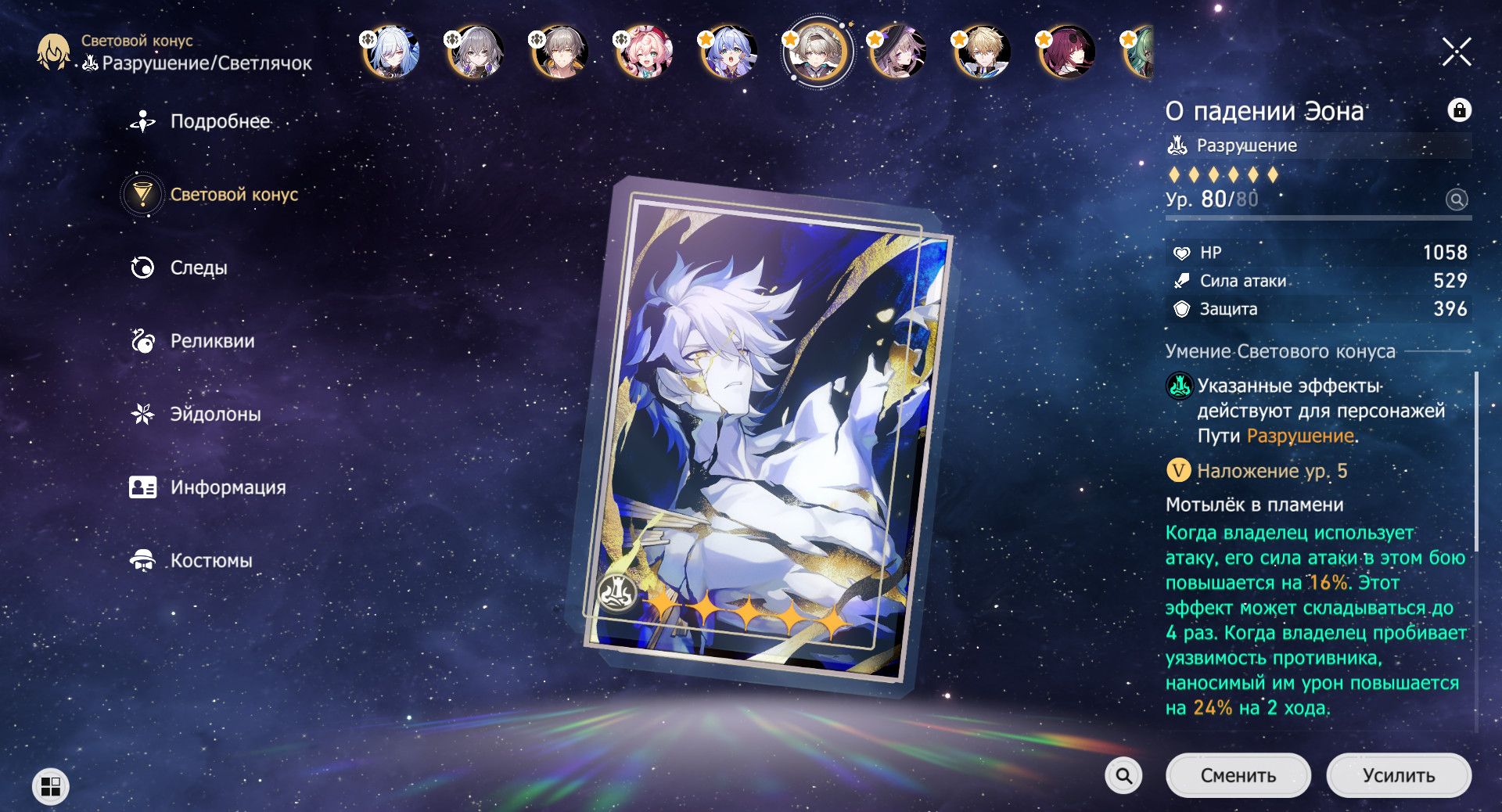
Task: Click the Усилить button
Action: tap(1399, 775)
